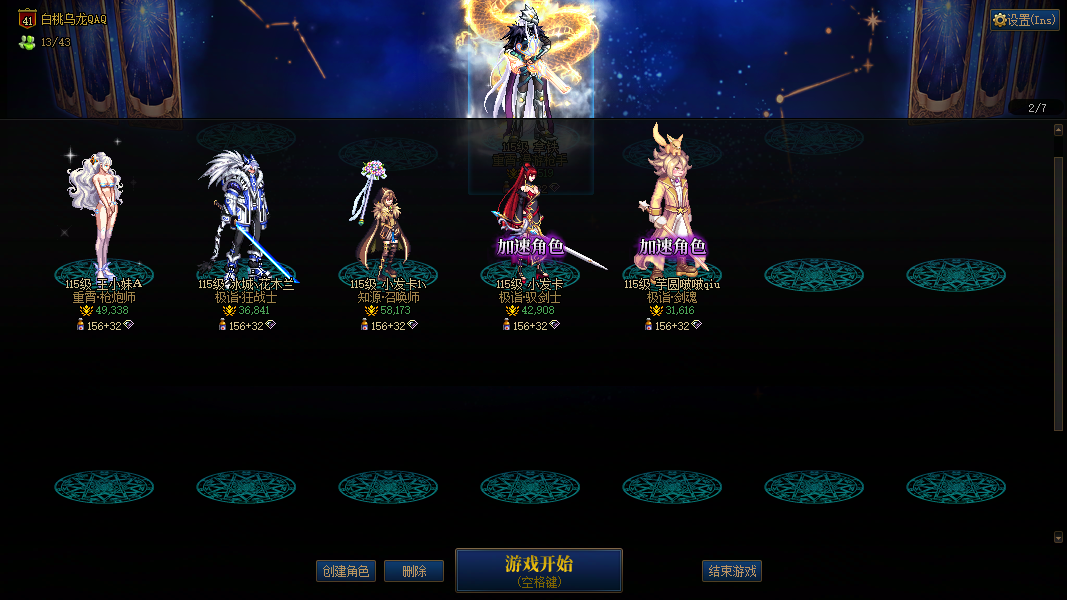Viewport: 1067px width, 600px height.
Task: Click the scrollbar up arrow
Action: [1059, 129]
